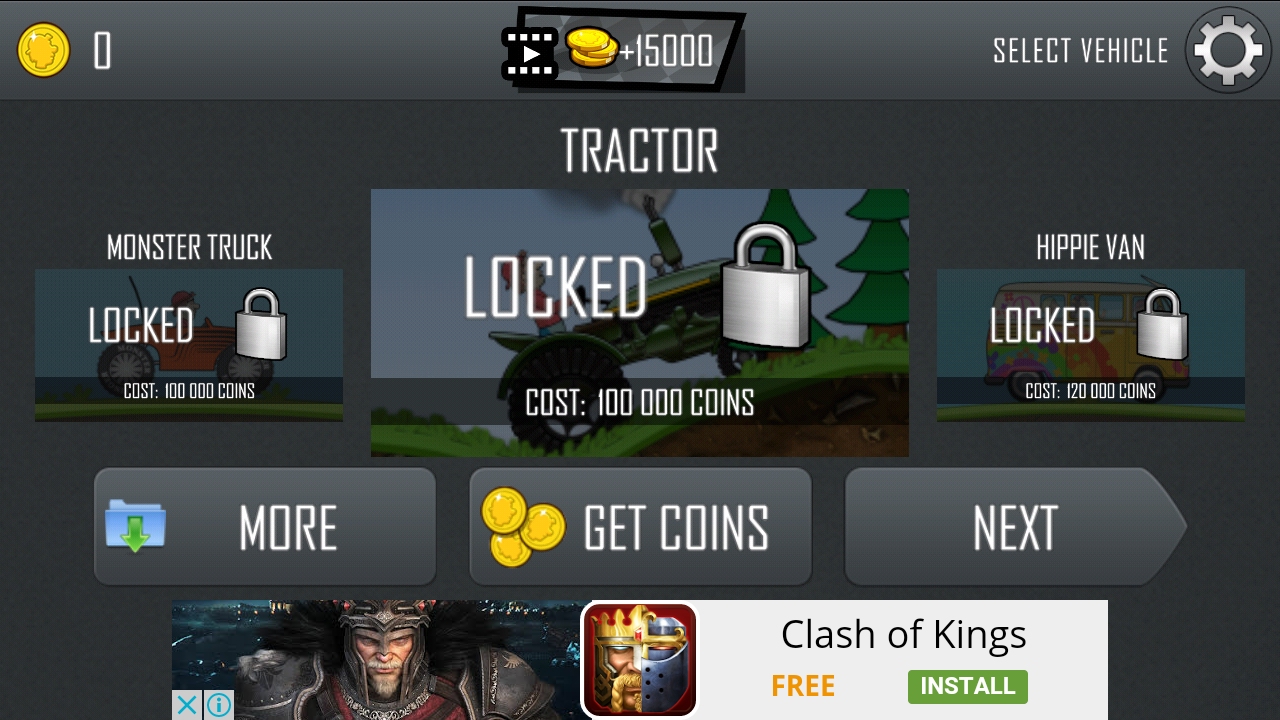Image resolution: width=1280 pixels, height=720 pixels.
Task: Click the filmstrip play icon in the banner
Action: pyautogui.click(x=529, y=50)
